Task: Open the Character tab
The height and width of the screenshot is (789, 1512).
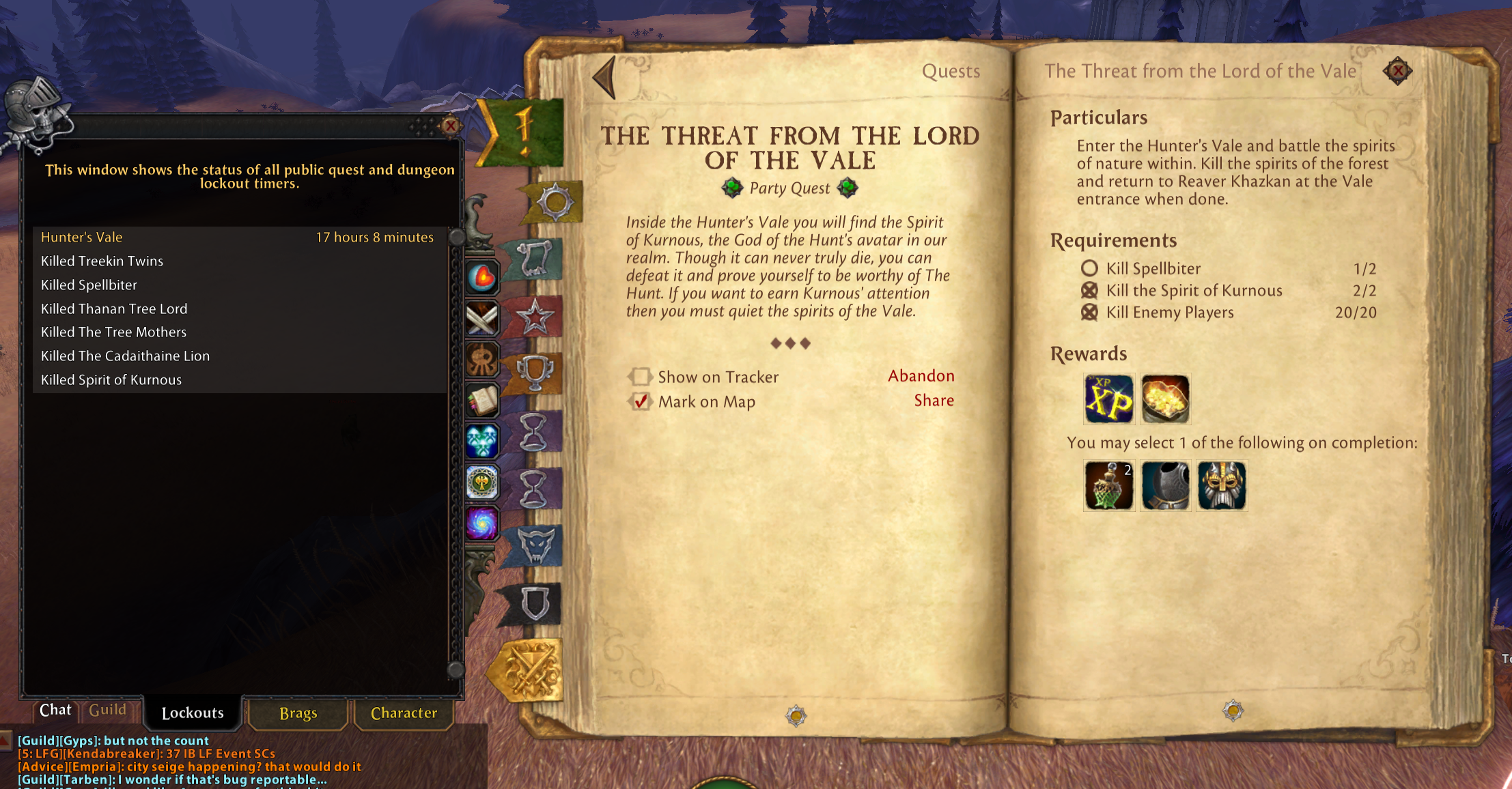Action: coord(404,713)
